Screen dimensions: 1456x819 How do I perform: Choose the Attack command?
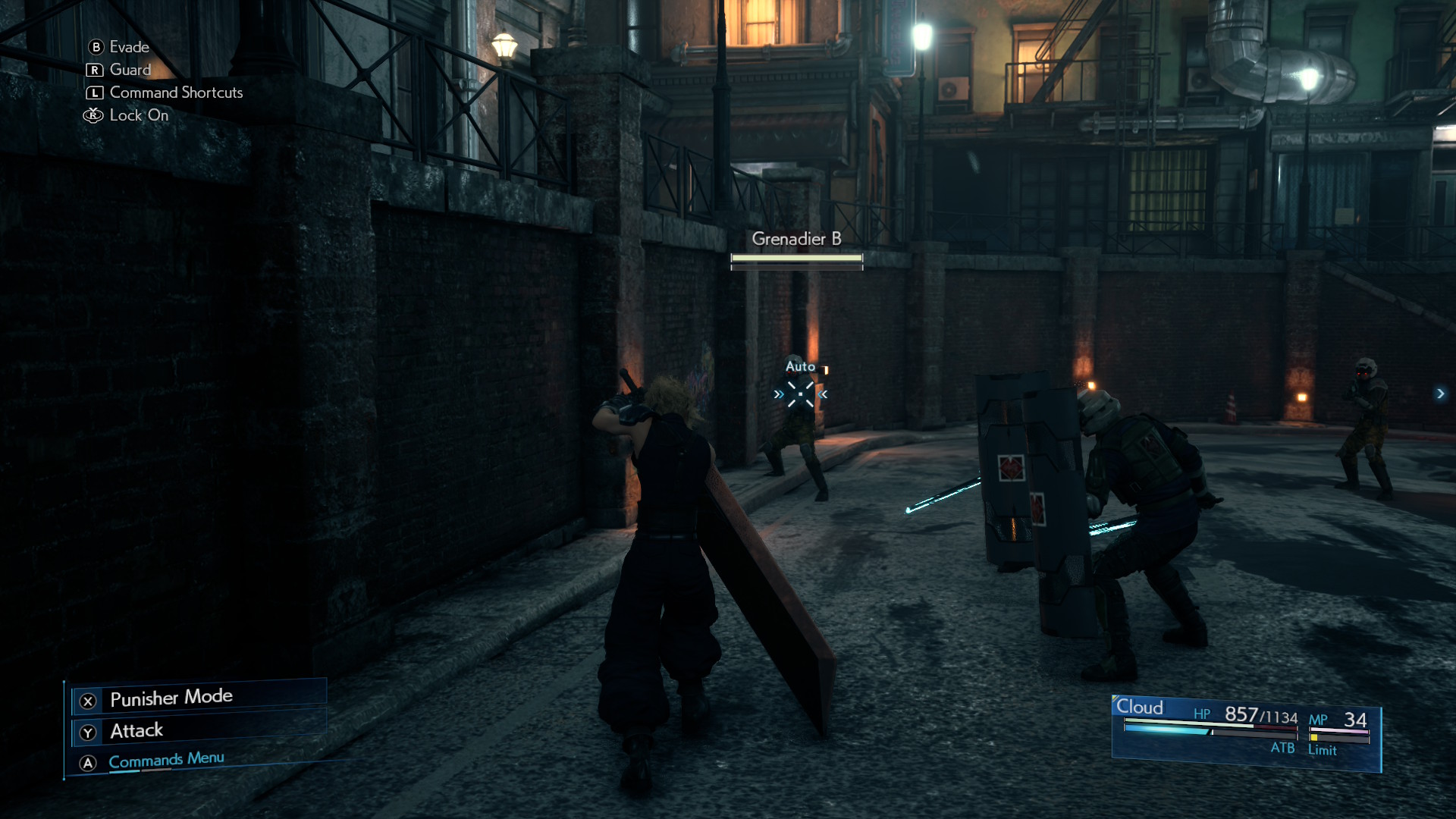(x=136, y=731)
